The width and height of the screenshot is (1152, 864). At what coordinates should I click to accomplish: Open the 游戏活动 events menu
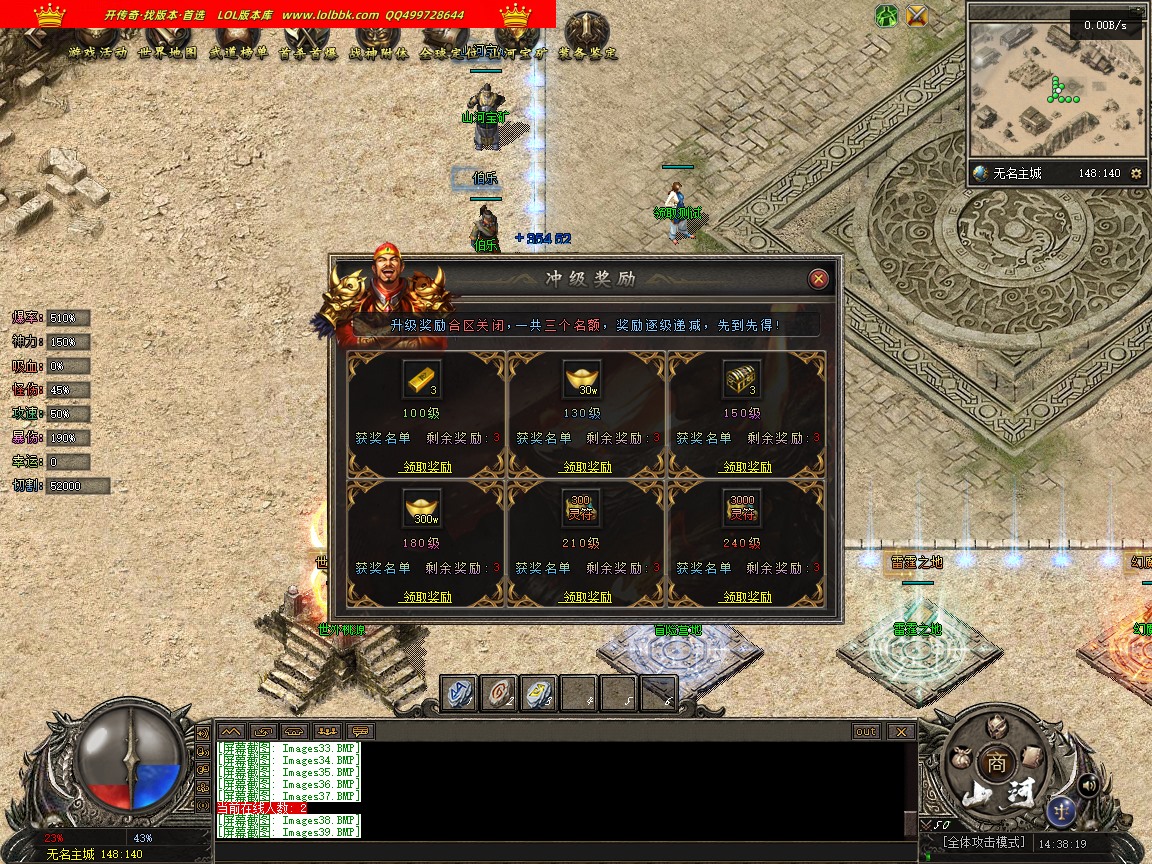(98, 52)
